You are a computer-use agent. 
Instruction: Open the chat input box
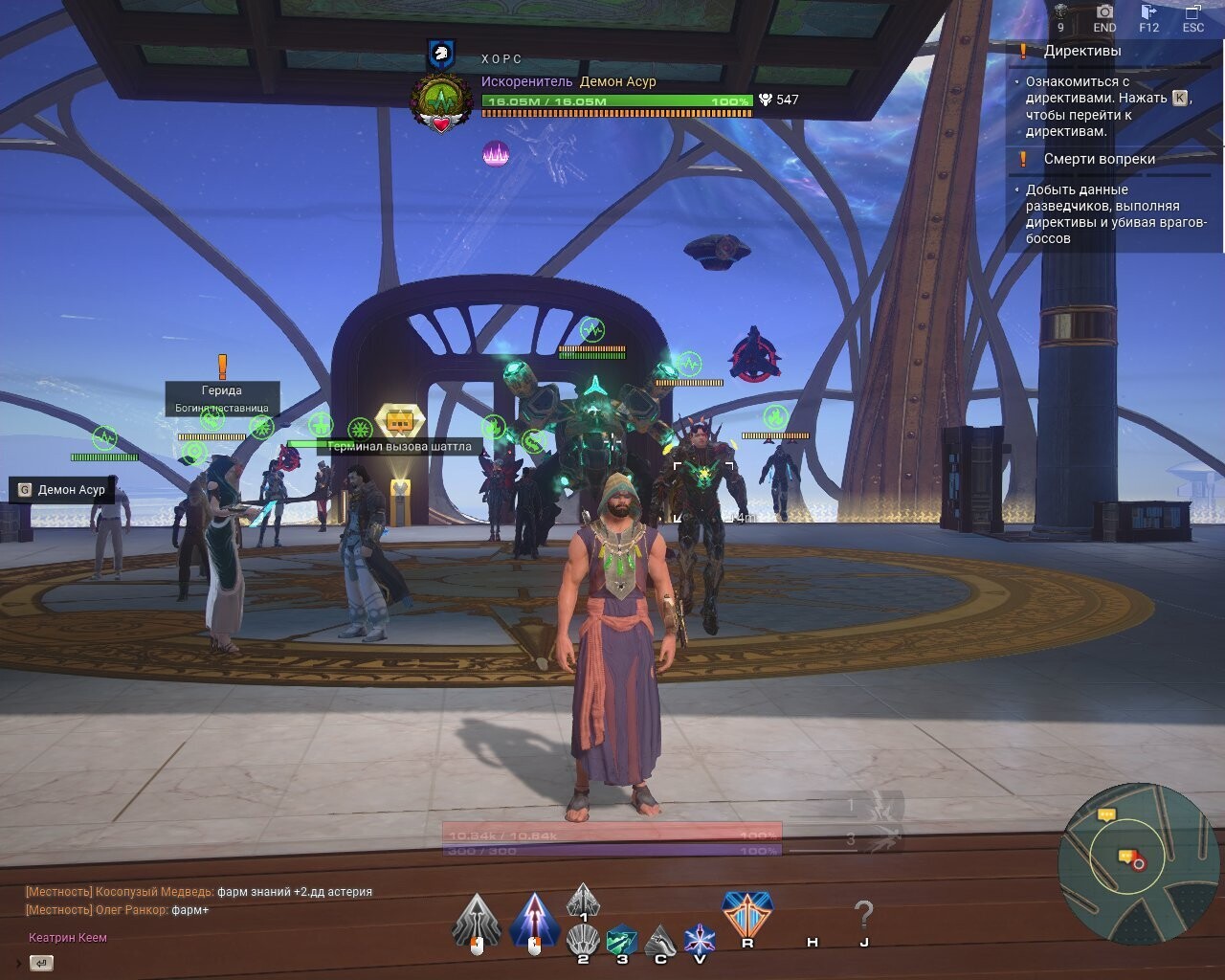[x=41, y=963]
